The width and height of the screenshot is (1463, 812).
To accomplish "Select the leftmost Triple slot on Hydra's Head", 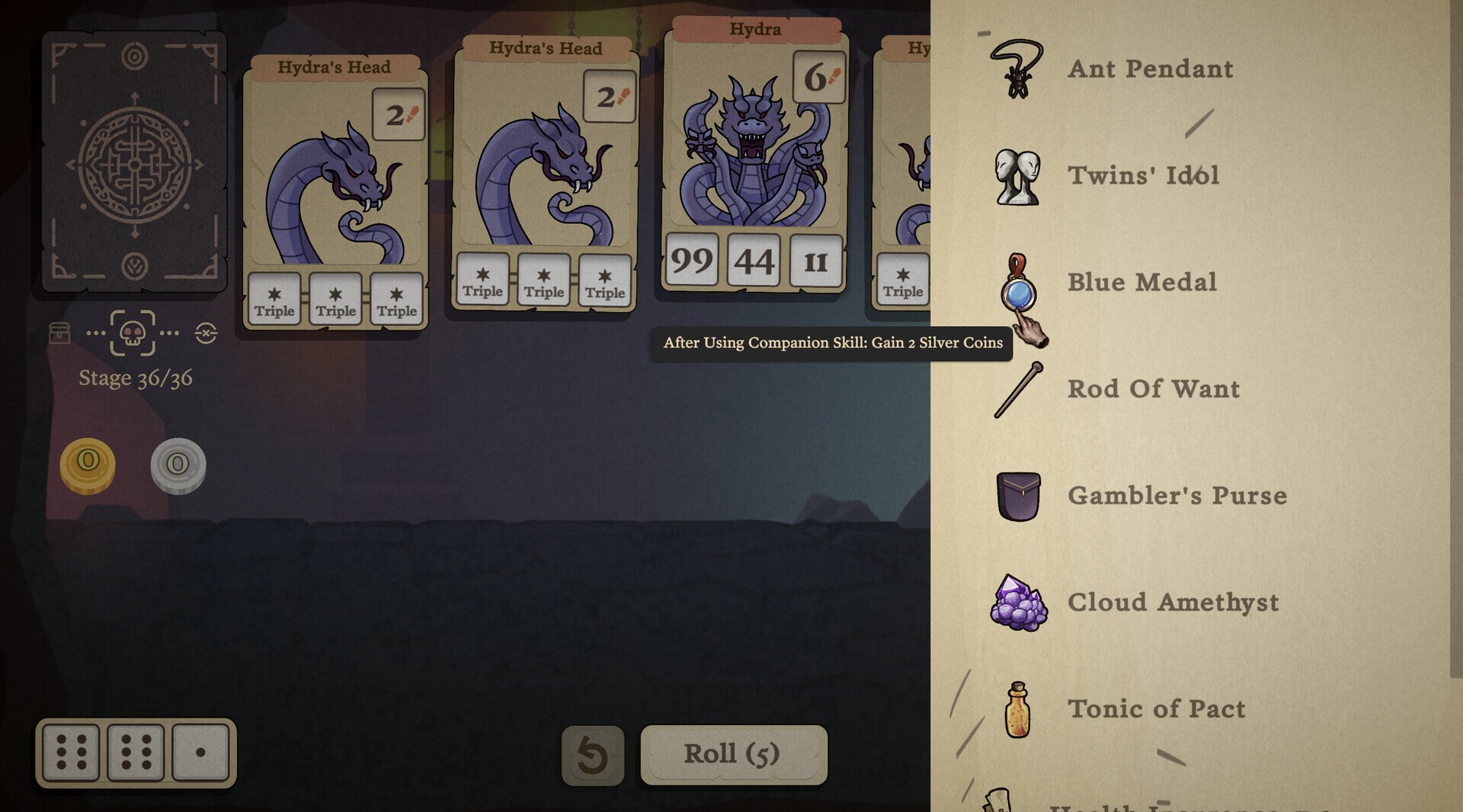I will [x=274, y=299].
